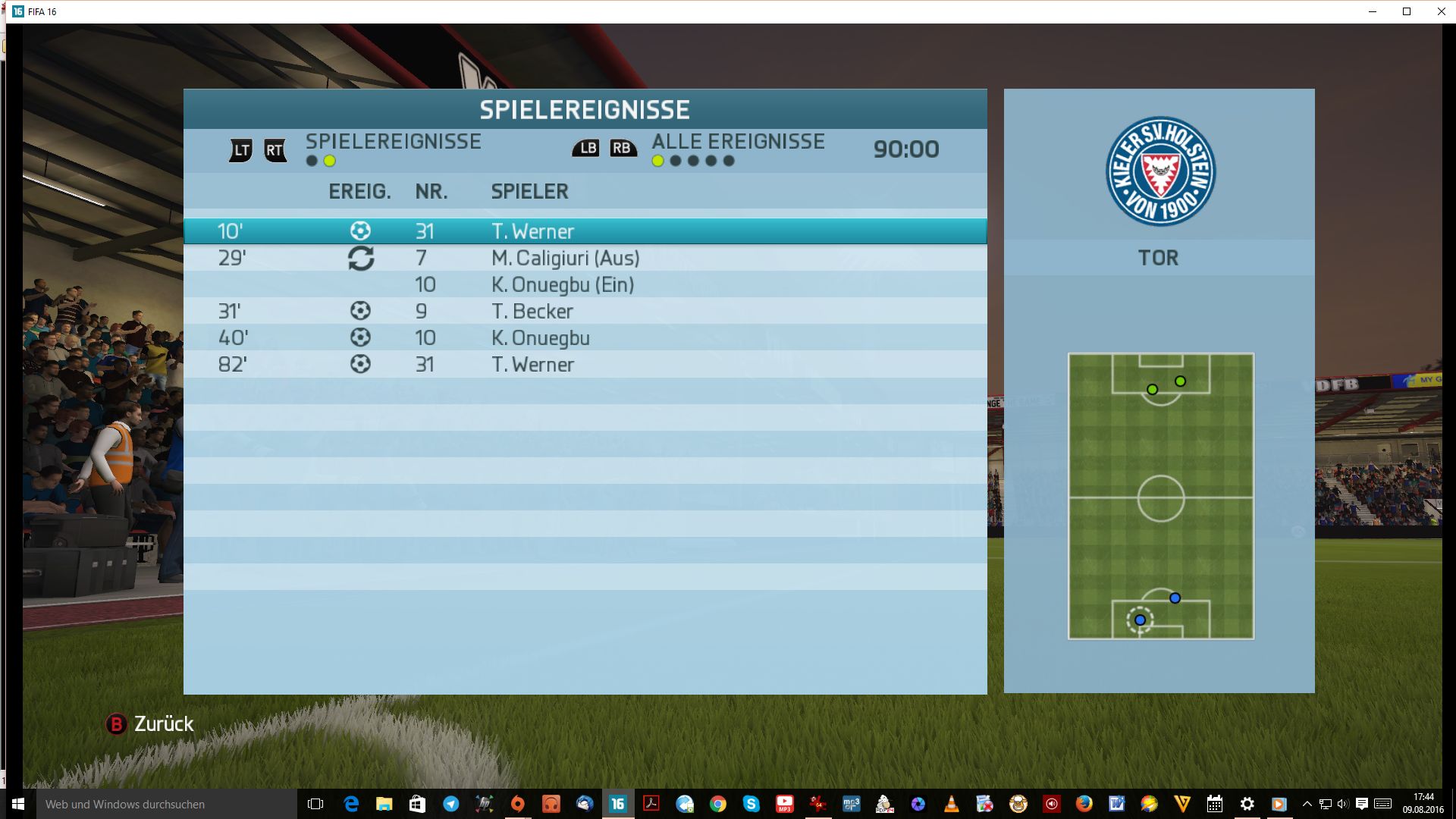Pick the 31' T. Becker goal row
The image size is (1456, 819).
(x=585, y=311)
